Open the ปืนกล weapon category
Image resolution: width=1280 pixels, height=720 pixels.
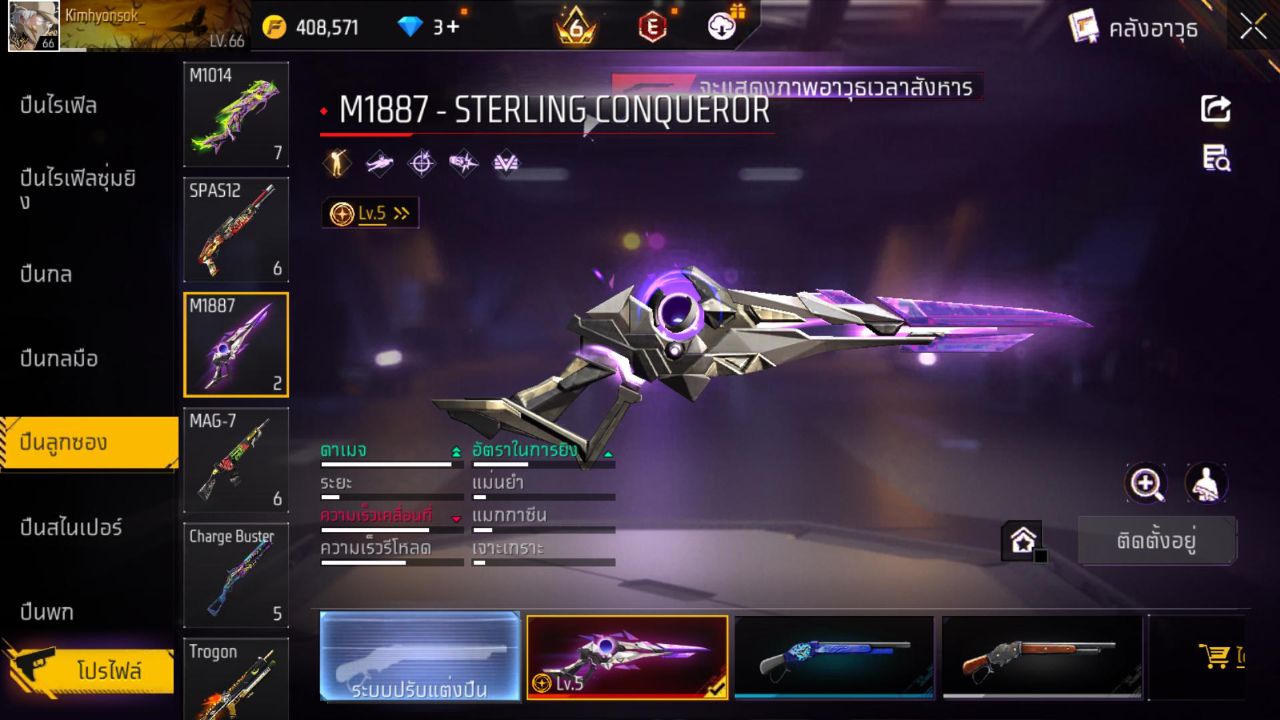tap(46, 274)
